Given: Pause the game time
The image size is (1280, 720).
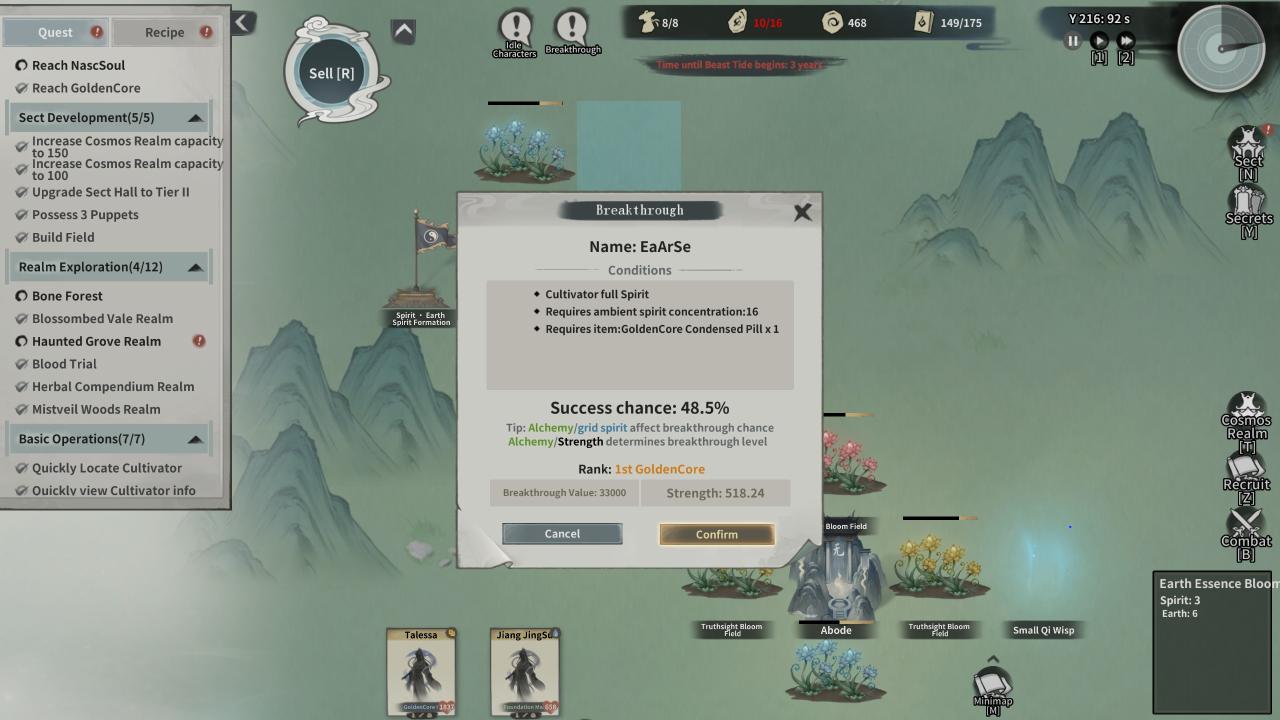Looking at the screenshot, I should (x=1073, y=41).
